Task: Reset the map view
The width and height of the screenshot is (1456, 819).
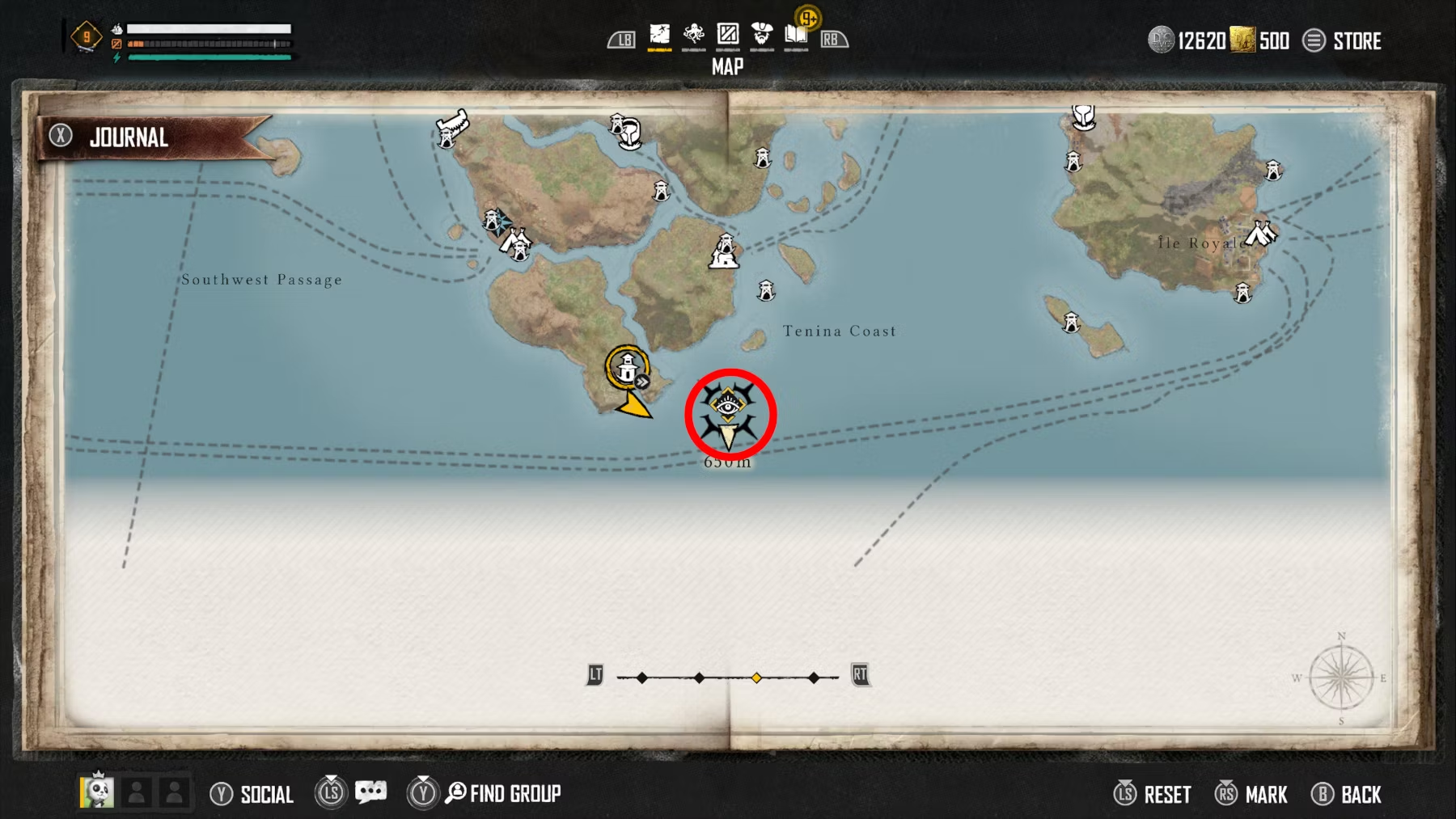Action: coord(1153,794)
